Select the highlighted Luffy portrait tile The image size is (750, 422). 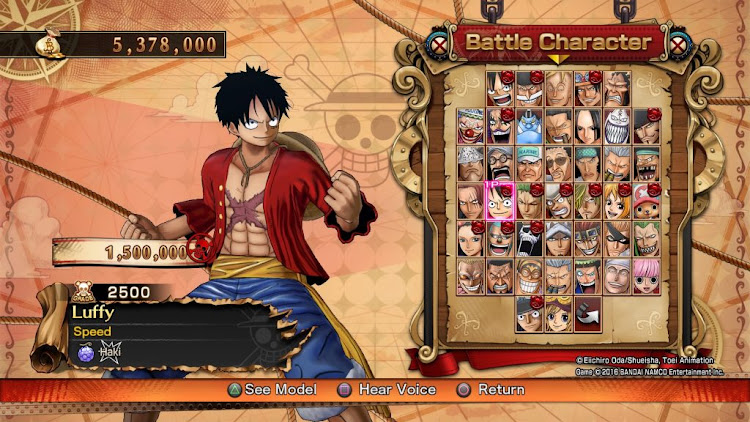click(x=500, y=200)
